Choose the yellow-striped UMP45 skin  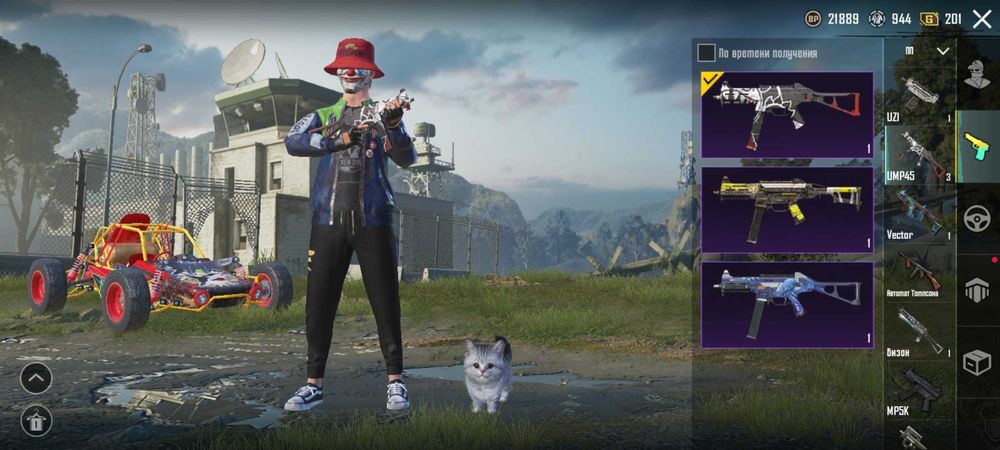click(x=786, y=209)
